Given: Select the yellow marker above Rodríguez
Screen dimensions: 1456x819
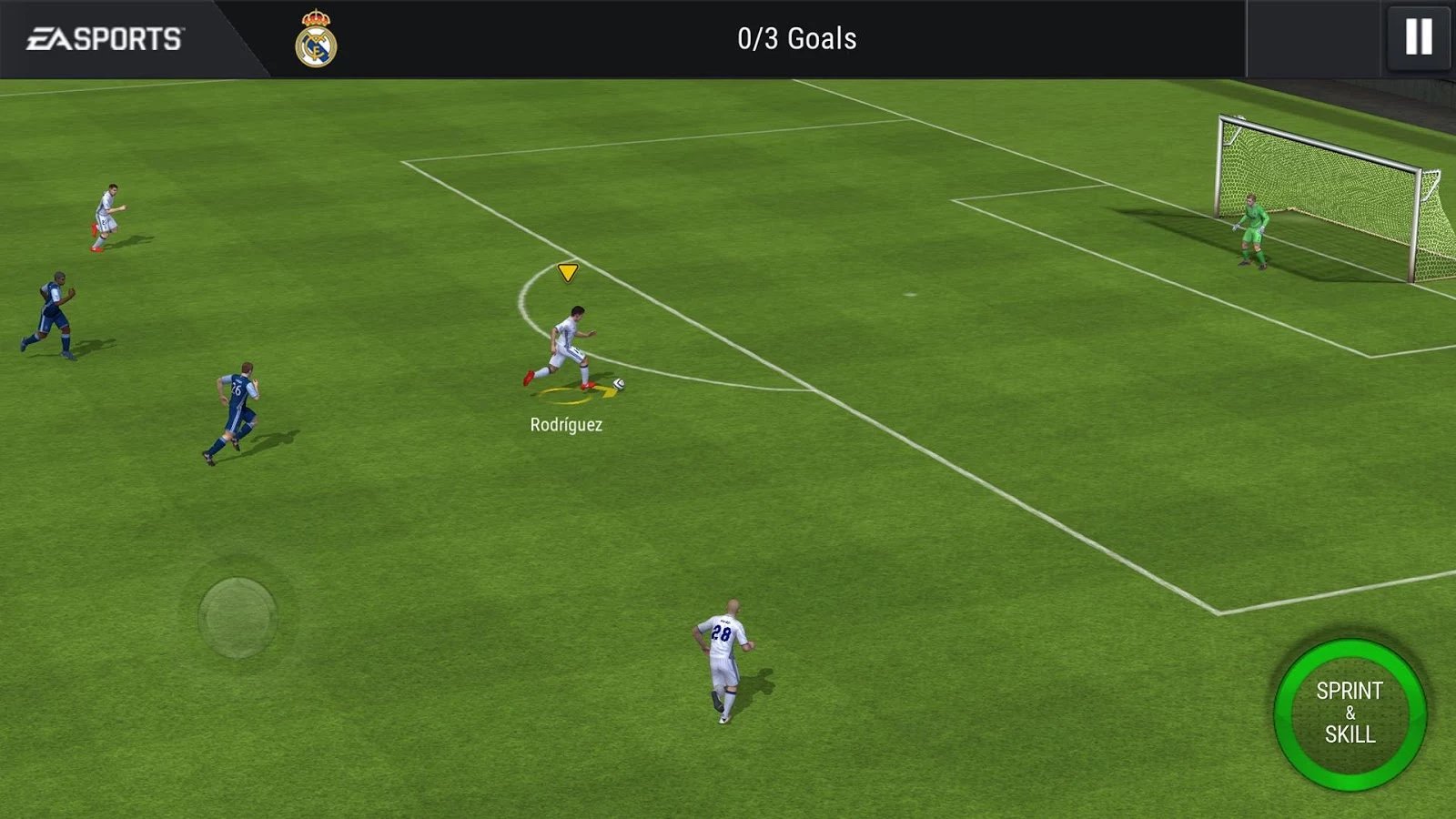Looking at the screenshot, I should tap(566, 272).
